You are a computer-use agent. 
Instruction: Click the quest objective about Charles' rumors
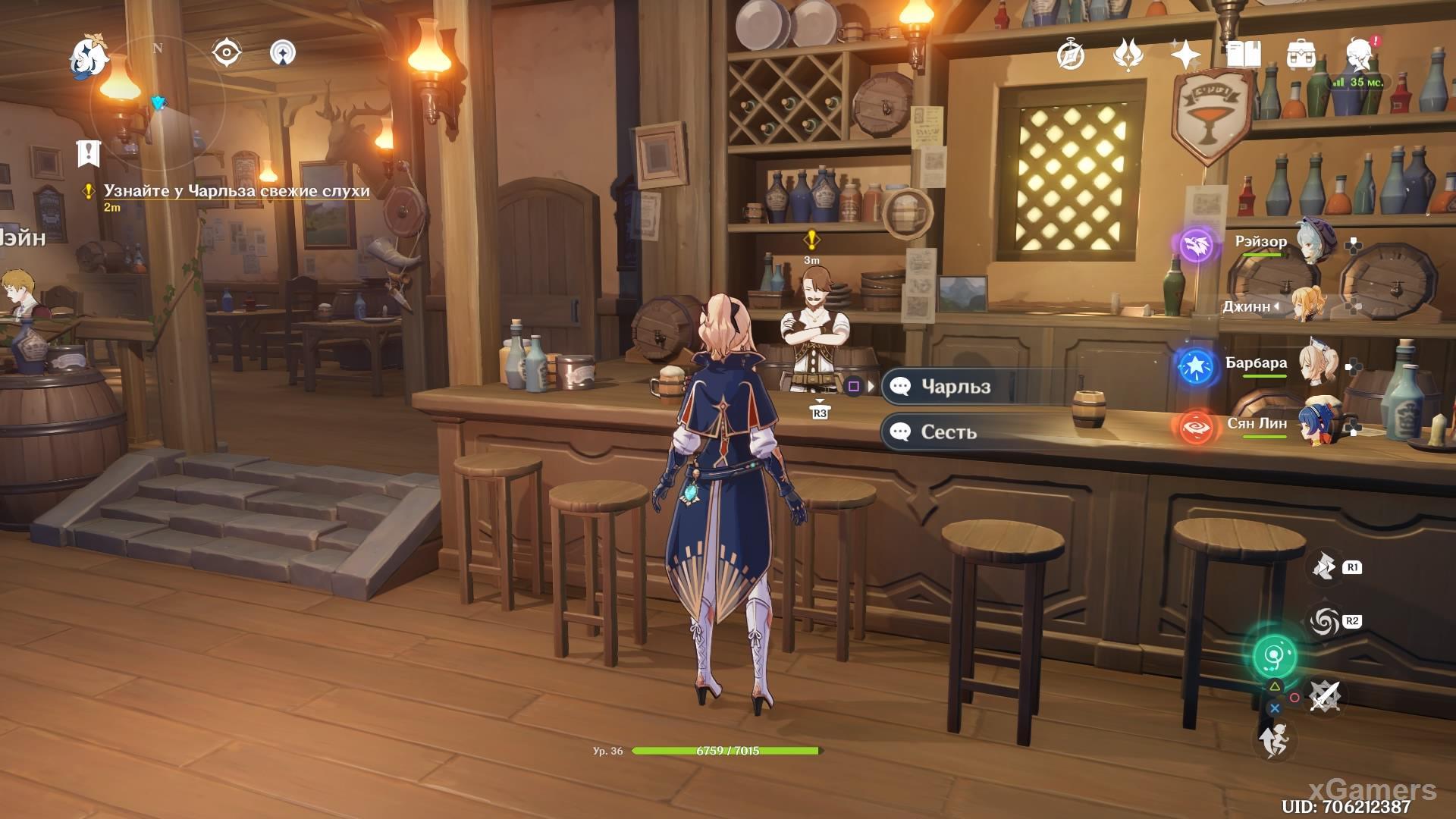coord(237,190)
